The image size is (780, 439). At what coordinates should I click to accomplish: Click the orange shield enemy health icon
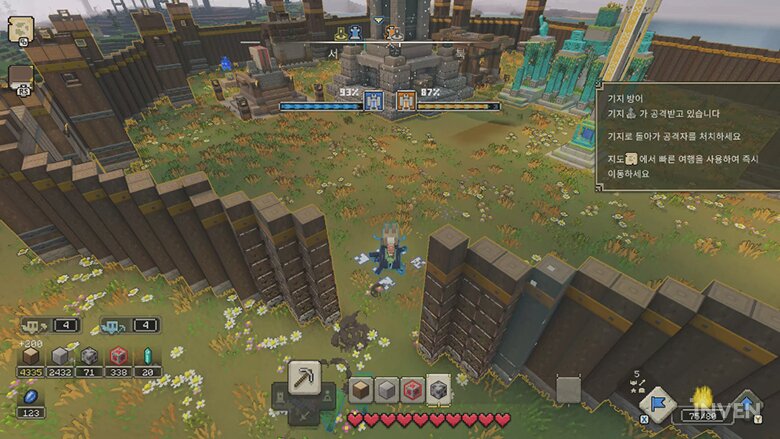pyautogui.click(x=406, y=101)
